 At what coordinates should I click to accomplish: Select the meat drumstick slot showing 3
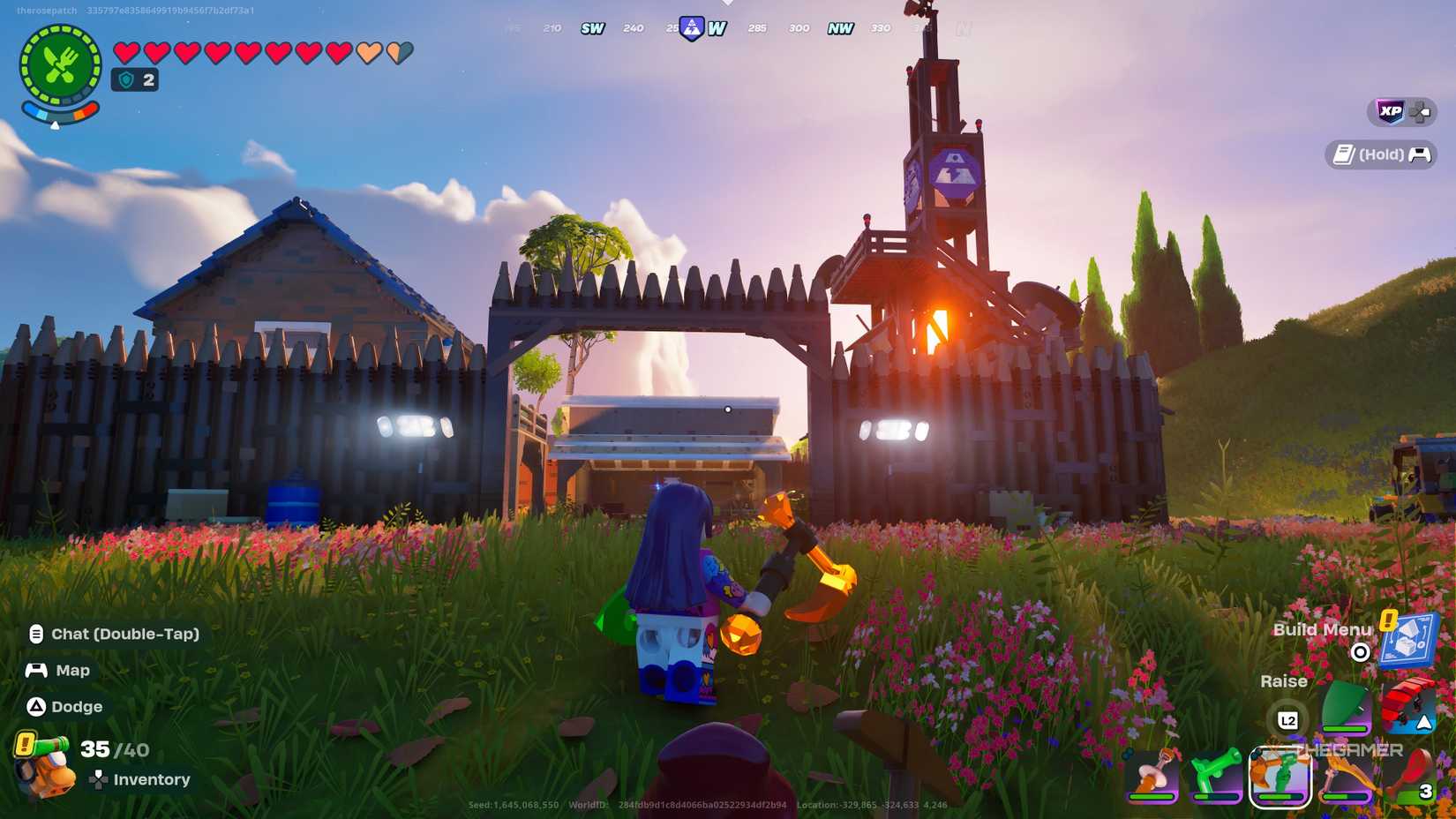click(1409, 775)
